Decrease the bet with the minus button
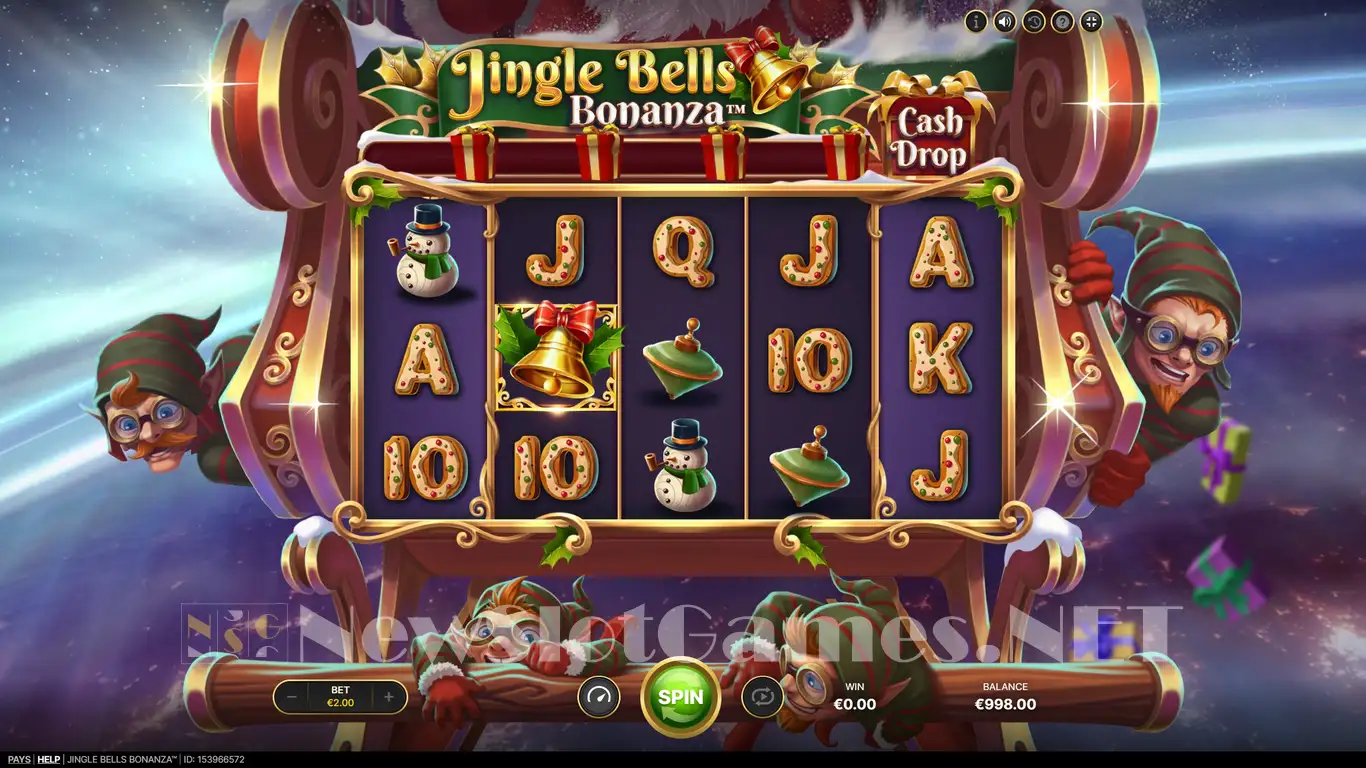Viewport: 1366px width, 768px height. point(291,697)
